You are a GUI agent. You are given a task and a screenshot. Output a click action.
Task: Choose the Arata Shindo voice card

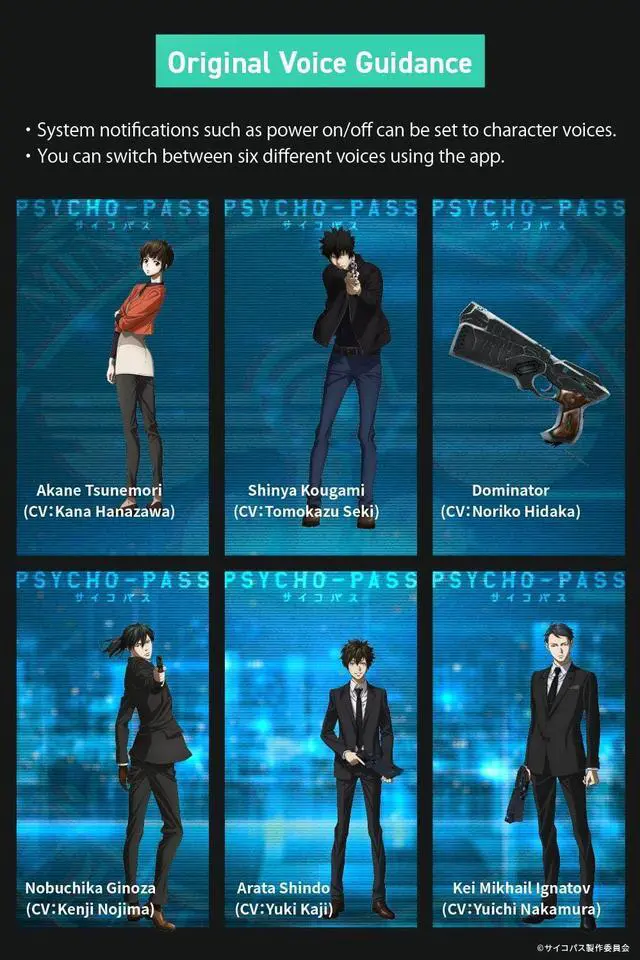[320, 751]
